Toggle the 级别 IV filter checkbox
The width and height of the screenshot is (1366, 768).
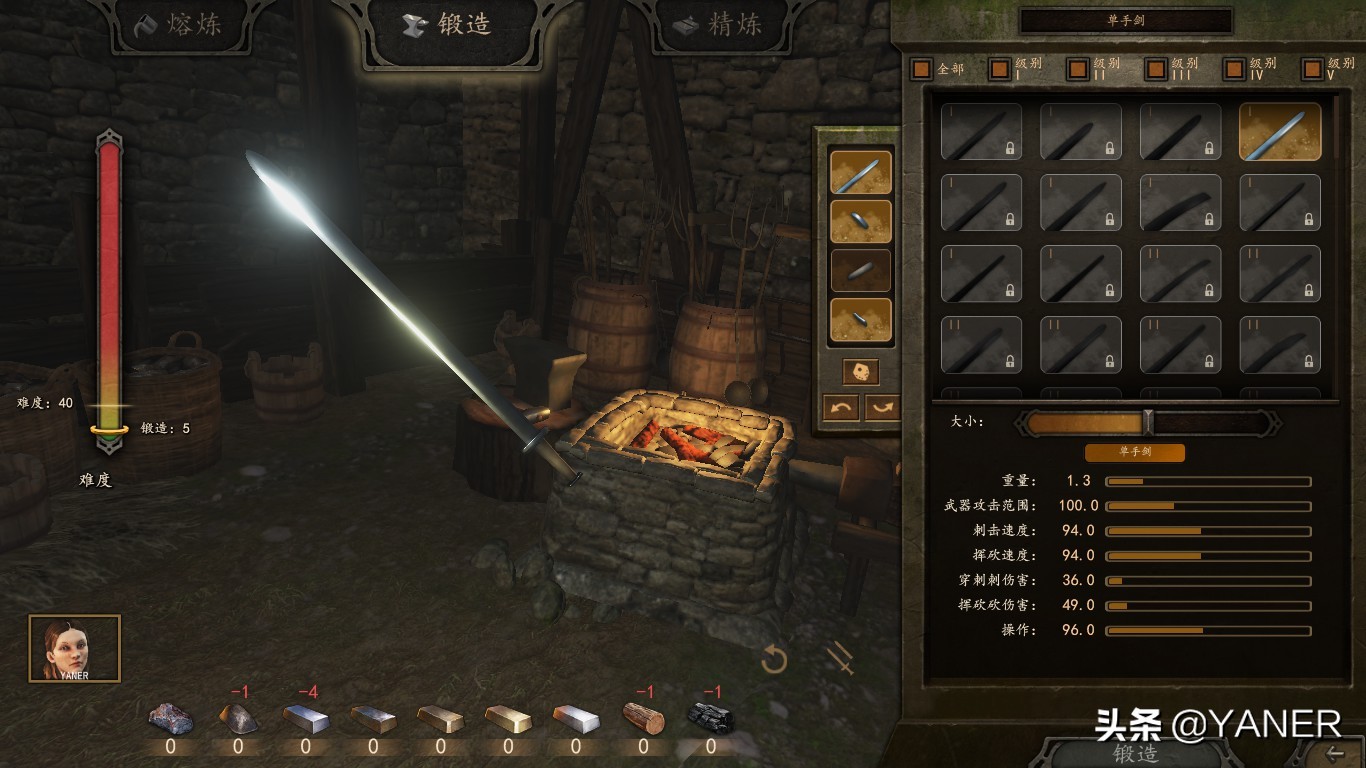pos(1234,69)
